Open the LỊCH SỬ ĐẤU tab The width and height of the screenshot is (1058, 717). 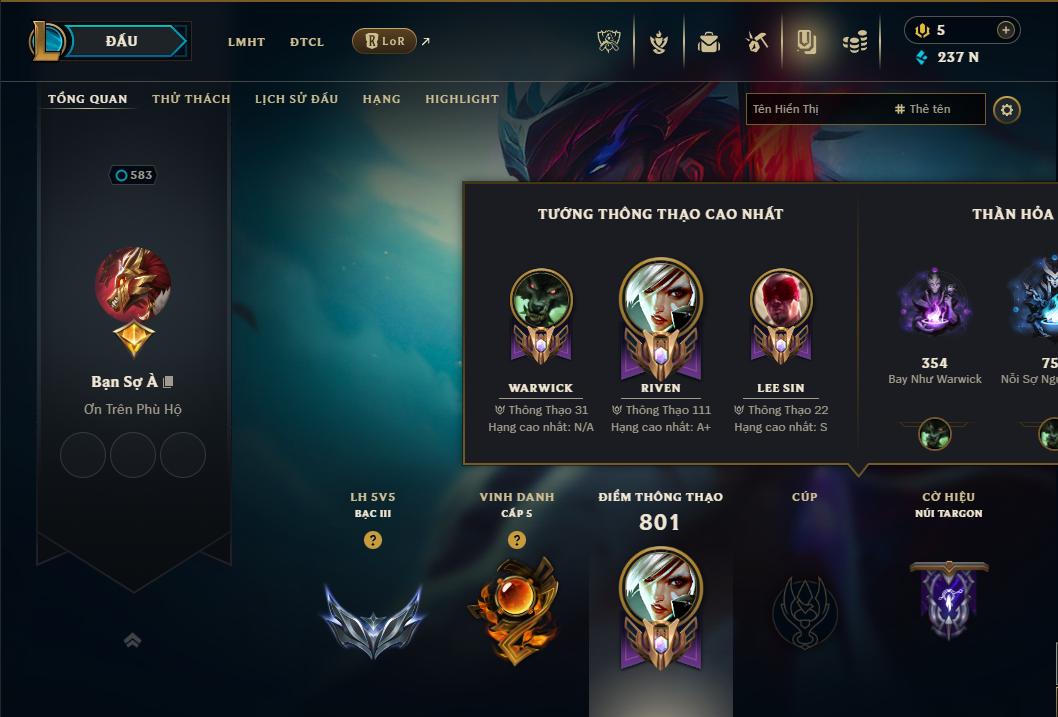point(296,99)
